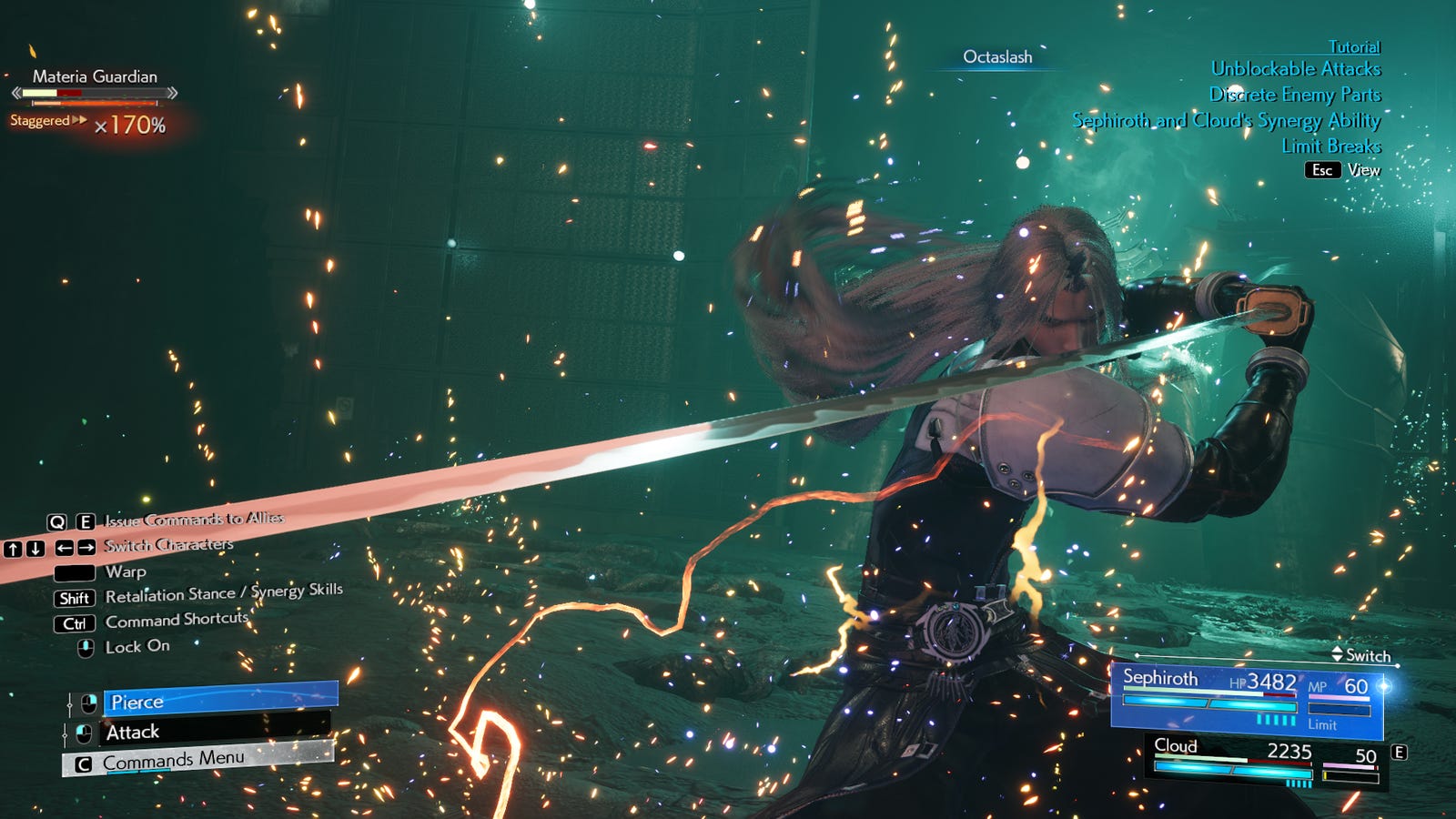The image size is (1456, 819).
Task: Select the Pierce command
Action: pos(220,701)
